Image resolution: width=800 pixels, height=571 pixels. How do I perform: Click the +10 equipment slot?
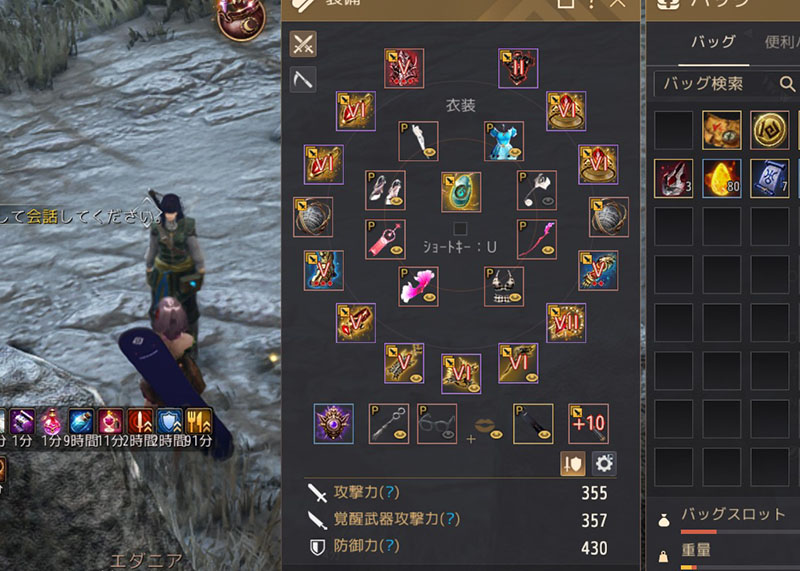[x=588, y=423]
